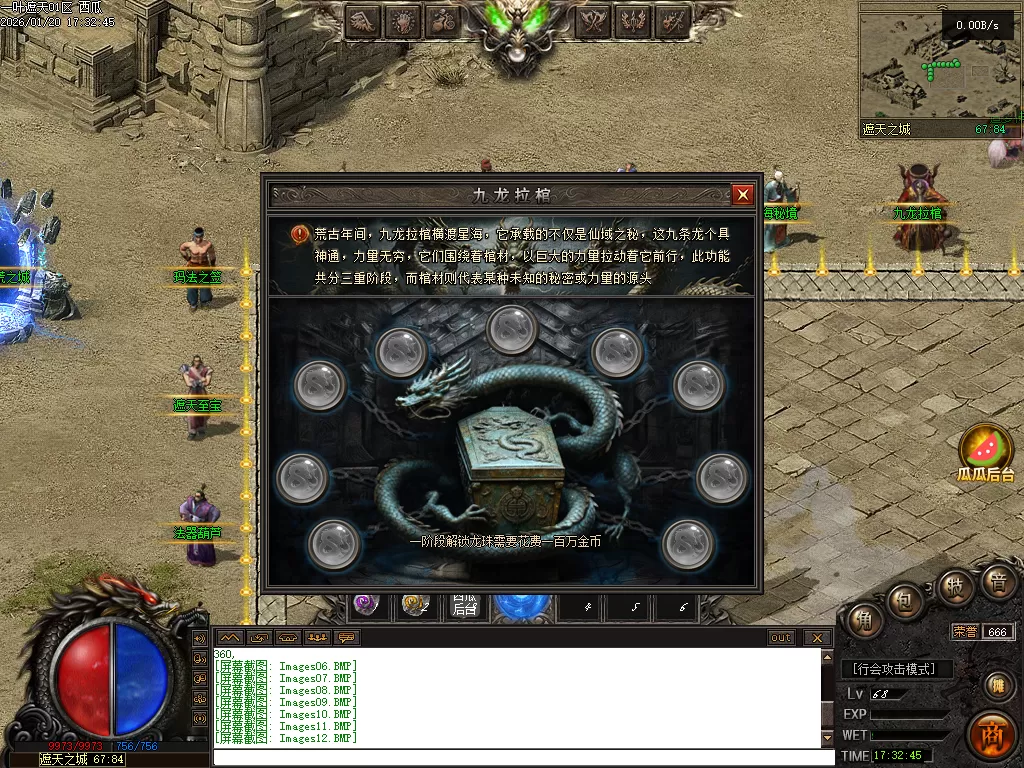Use the purple orb item in the hotbar
1024x768 pixels.
pyautogui.click(x=367, y=604)
